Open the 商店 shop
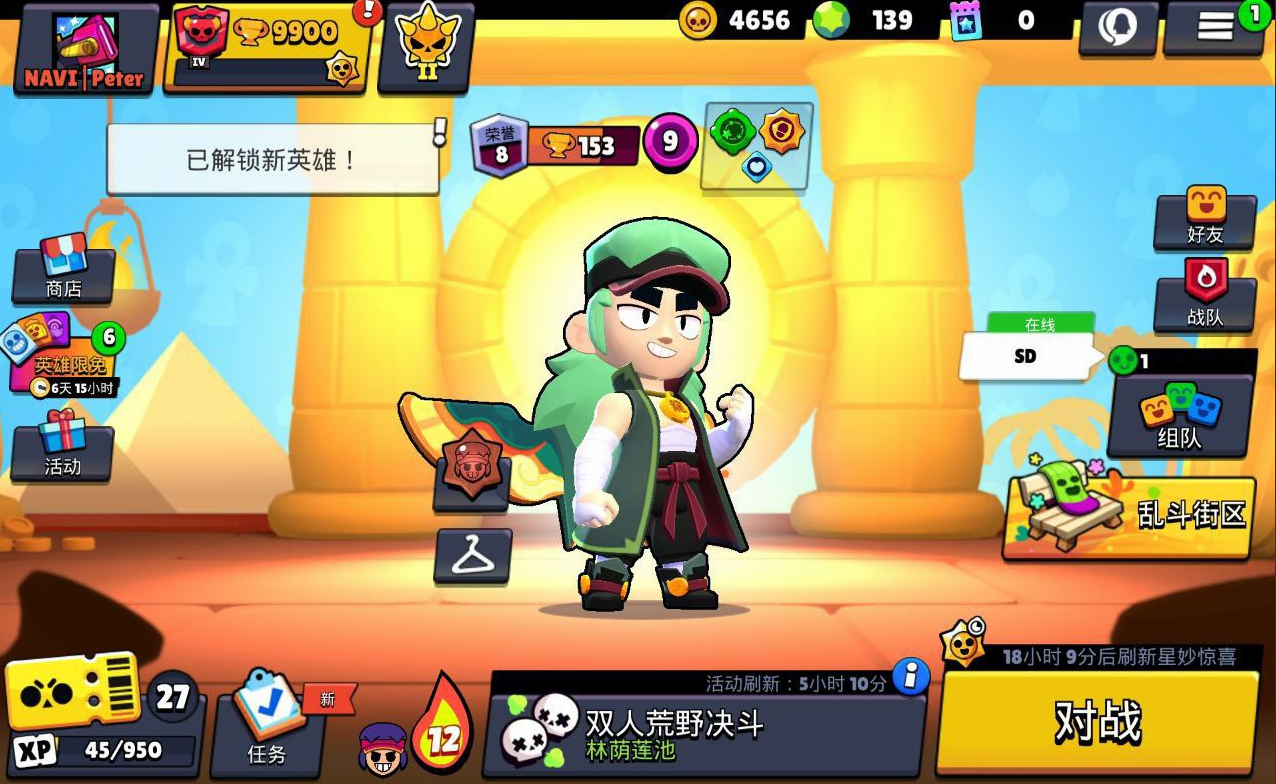Image resolution: width=1276 pixels, height=784 pixels. [64, 272]
